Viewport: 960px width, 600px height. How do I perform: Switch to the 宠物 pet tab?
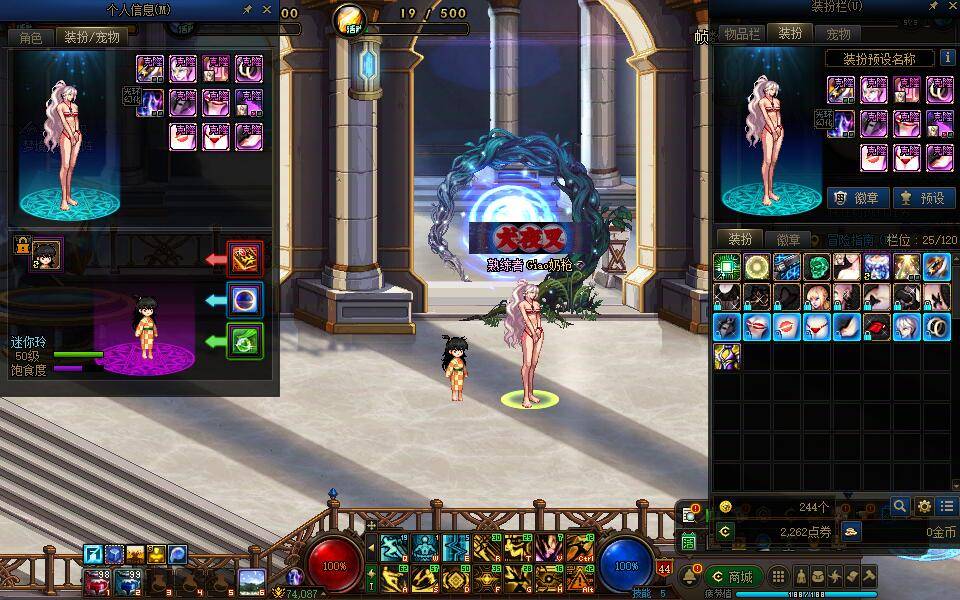(x=838, y=33)
